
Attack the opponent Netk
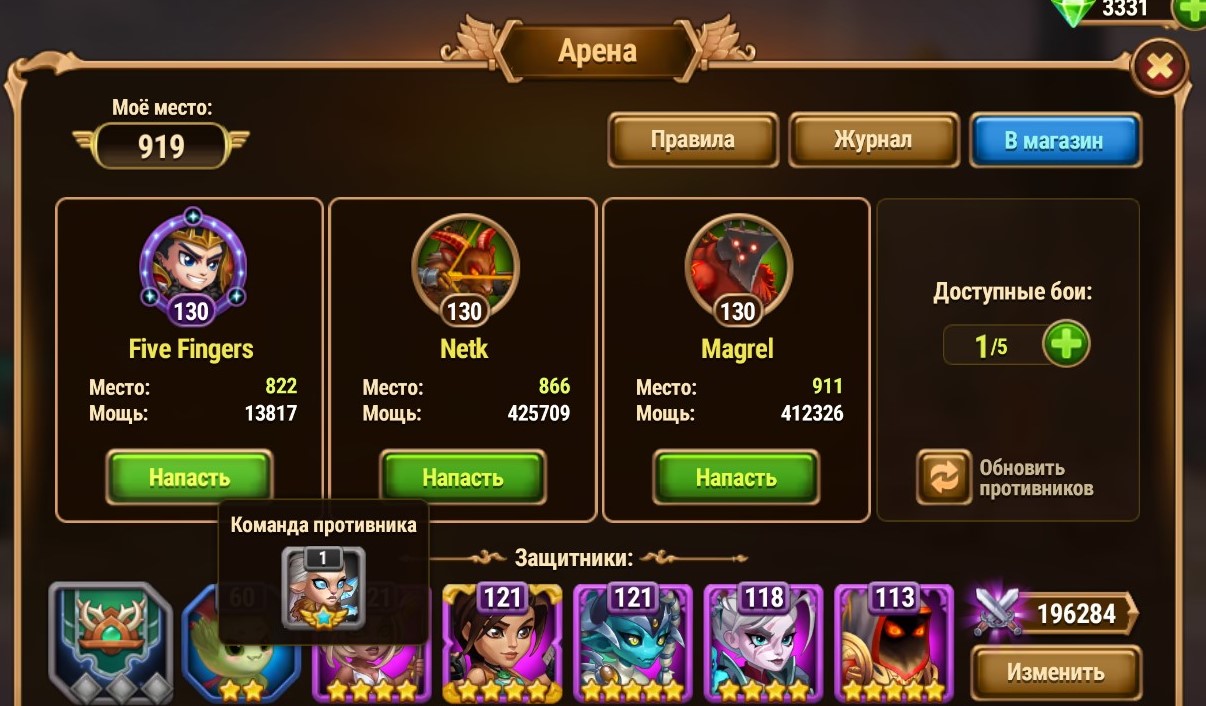tap(462, 477)
